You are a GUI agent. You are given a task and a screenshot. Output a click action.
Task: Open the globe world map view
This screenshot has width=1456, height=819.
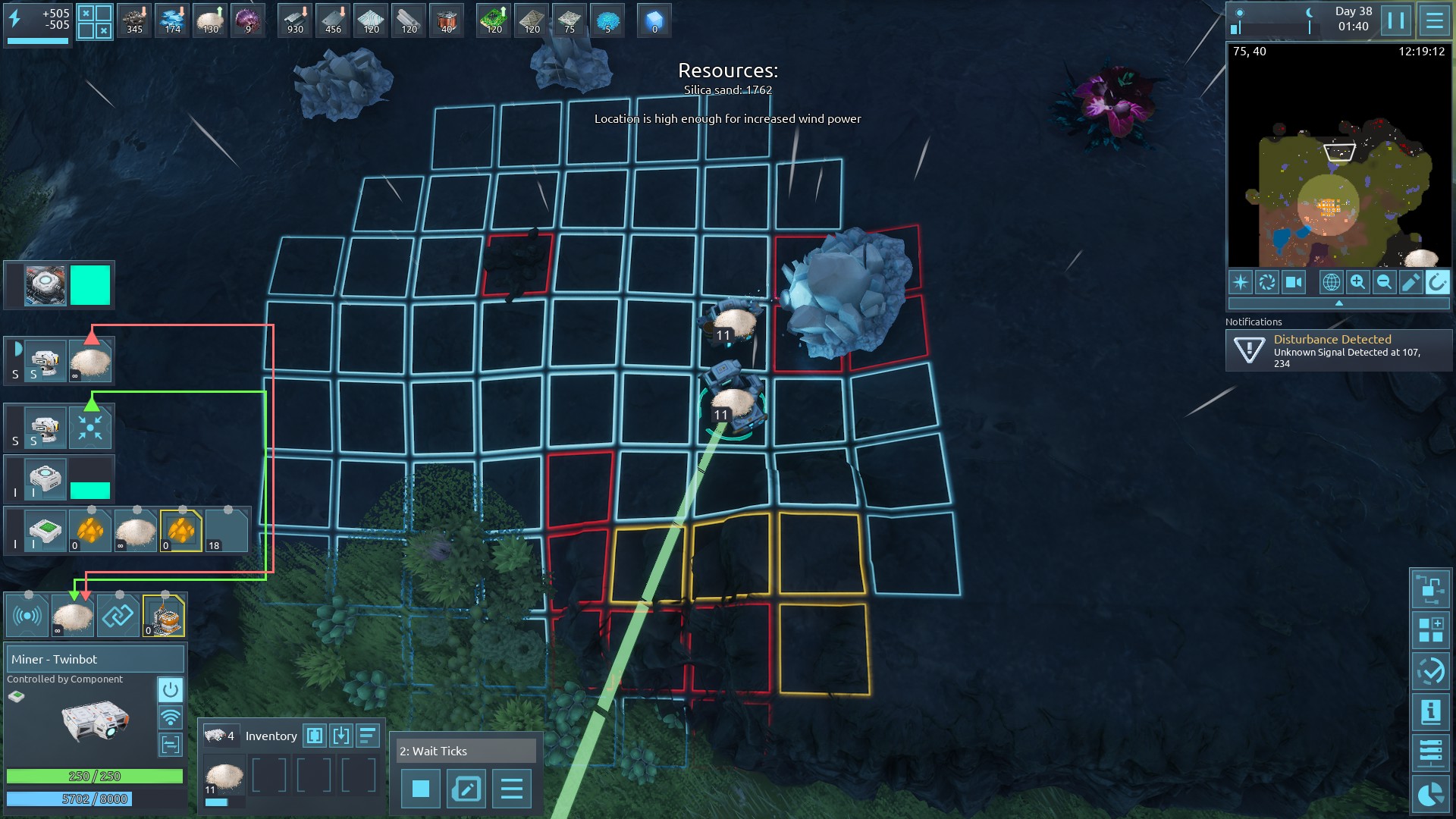1331,282
